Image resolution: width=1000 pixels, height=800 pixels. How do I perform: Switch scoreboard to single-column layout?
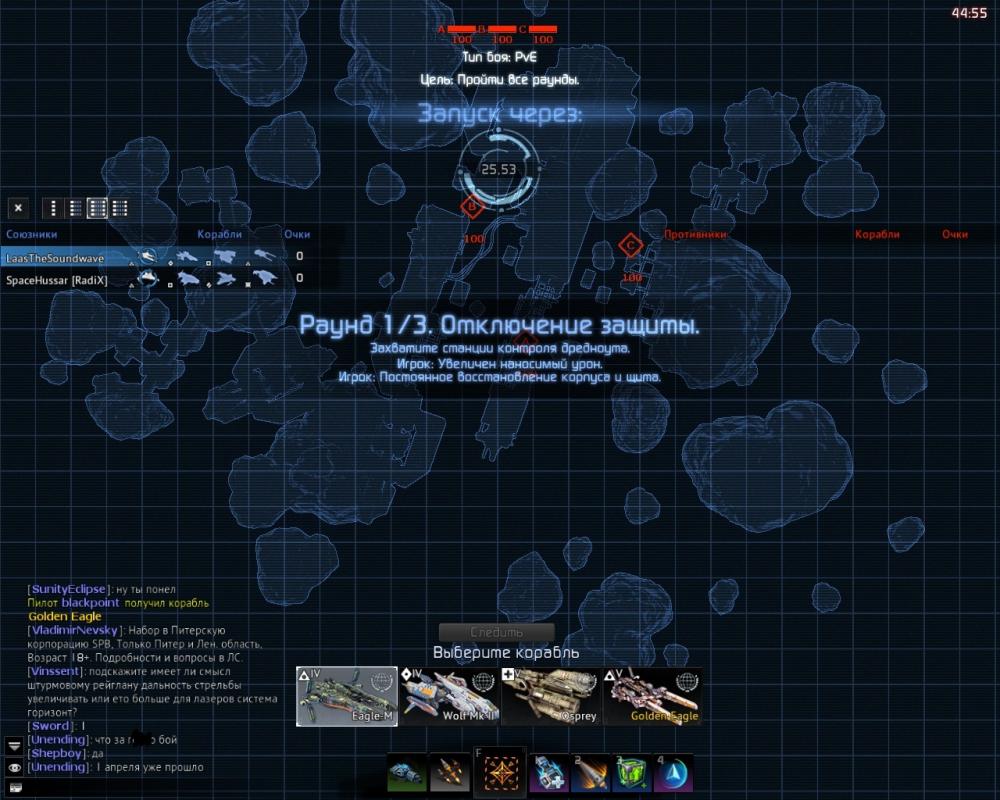[52, 208]
